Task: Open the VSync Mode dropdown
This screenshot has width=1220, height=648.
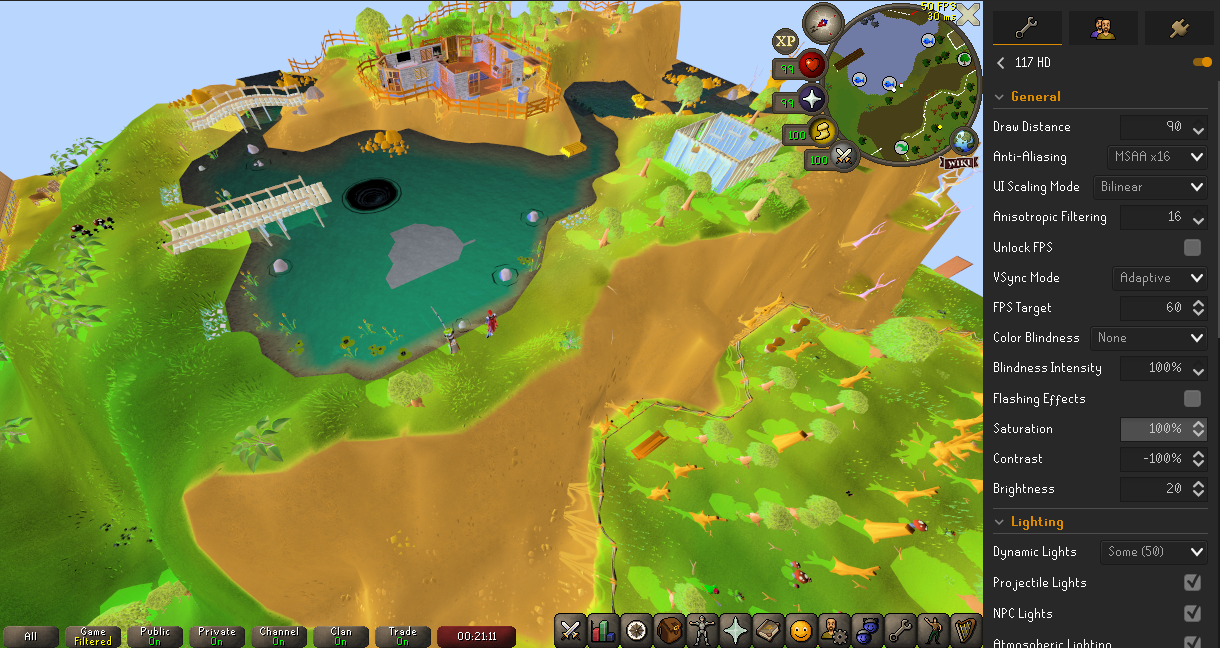Action: 1159,277
